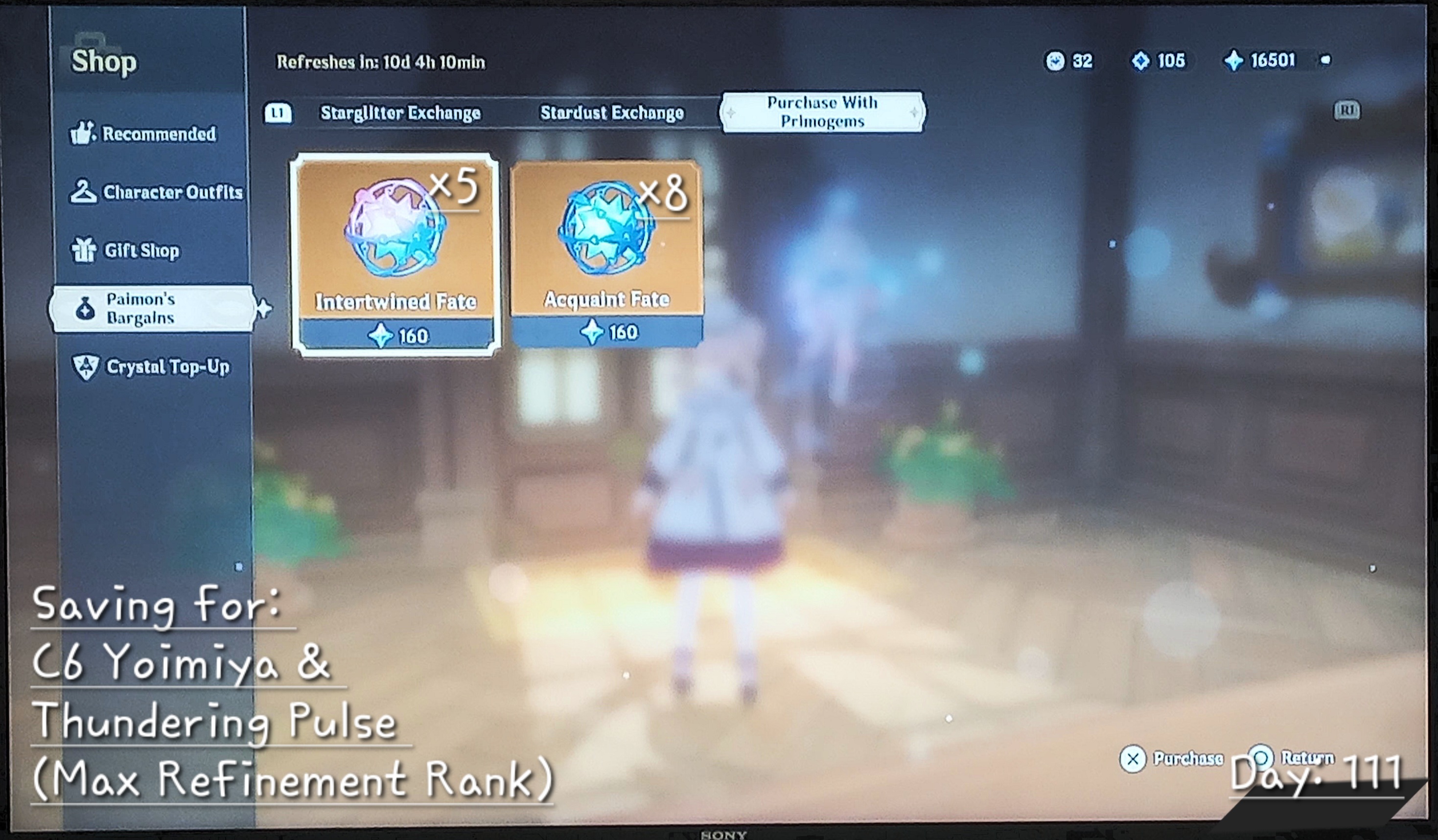
Task: Switch to the Stardust Exchange tab
Action: 612,113
